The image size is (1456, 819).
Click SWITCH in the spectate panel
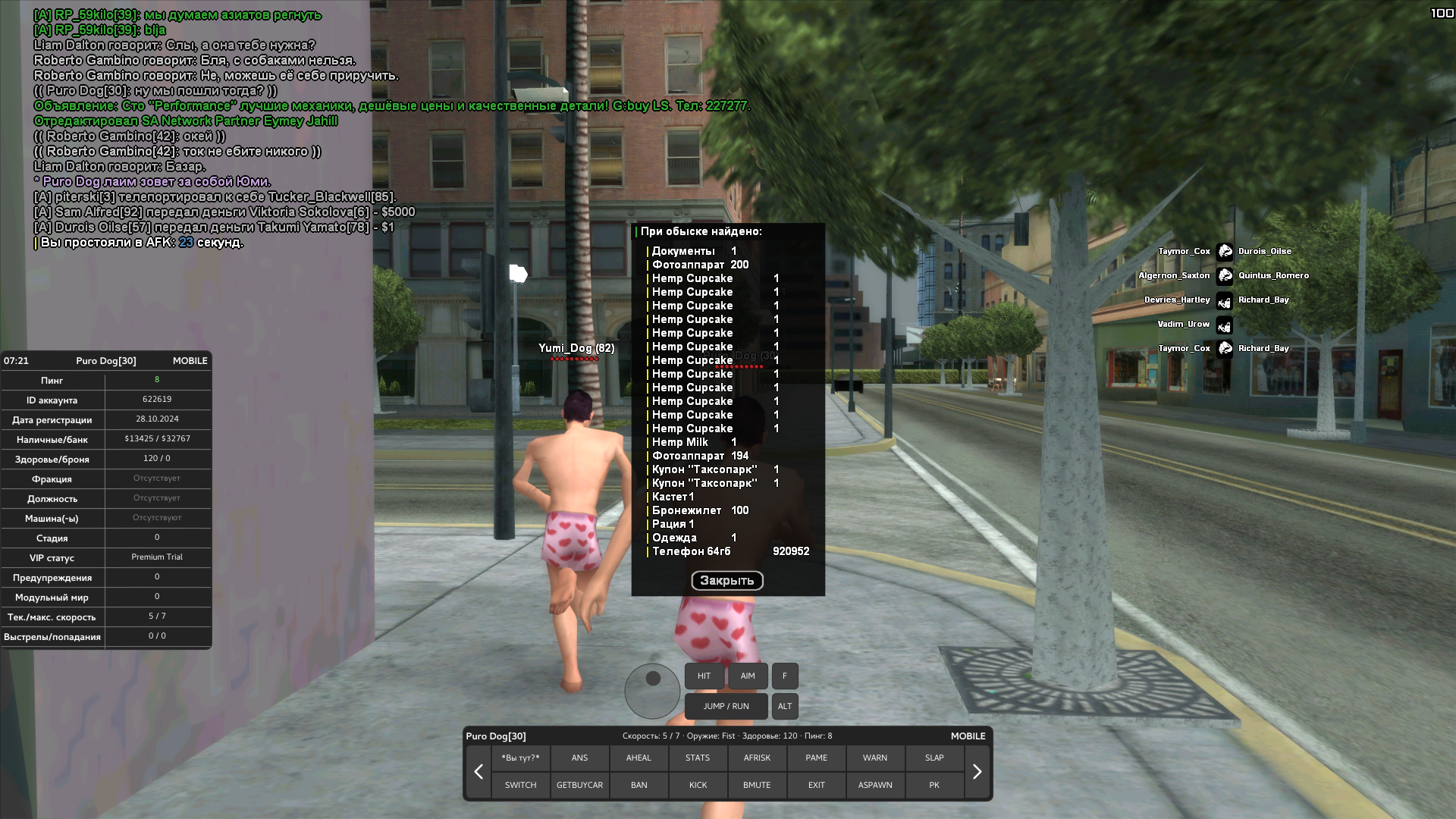[x=520, y=785]
